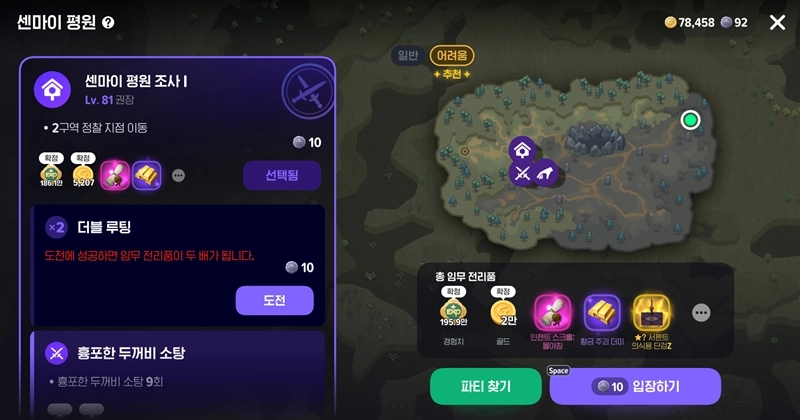Click the wolf marker on the map
Screen dimensions: 800x420
coord(544,173)
